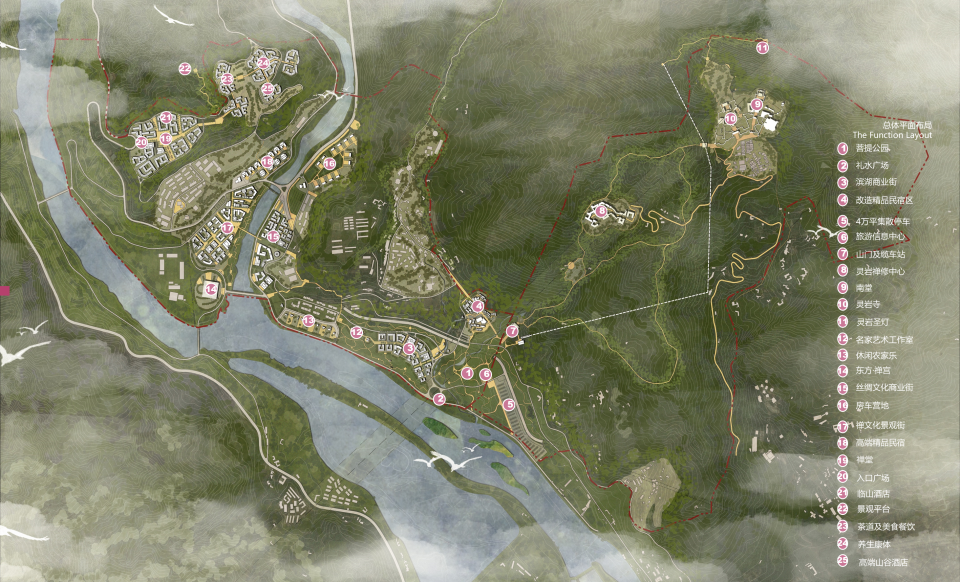Choose legend entry 8 灵岩禅修中心
The width and height of the screenshot is (960, 582).
click(881, 270)
